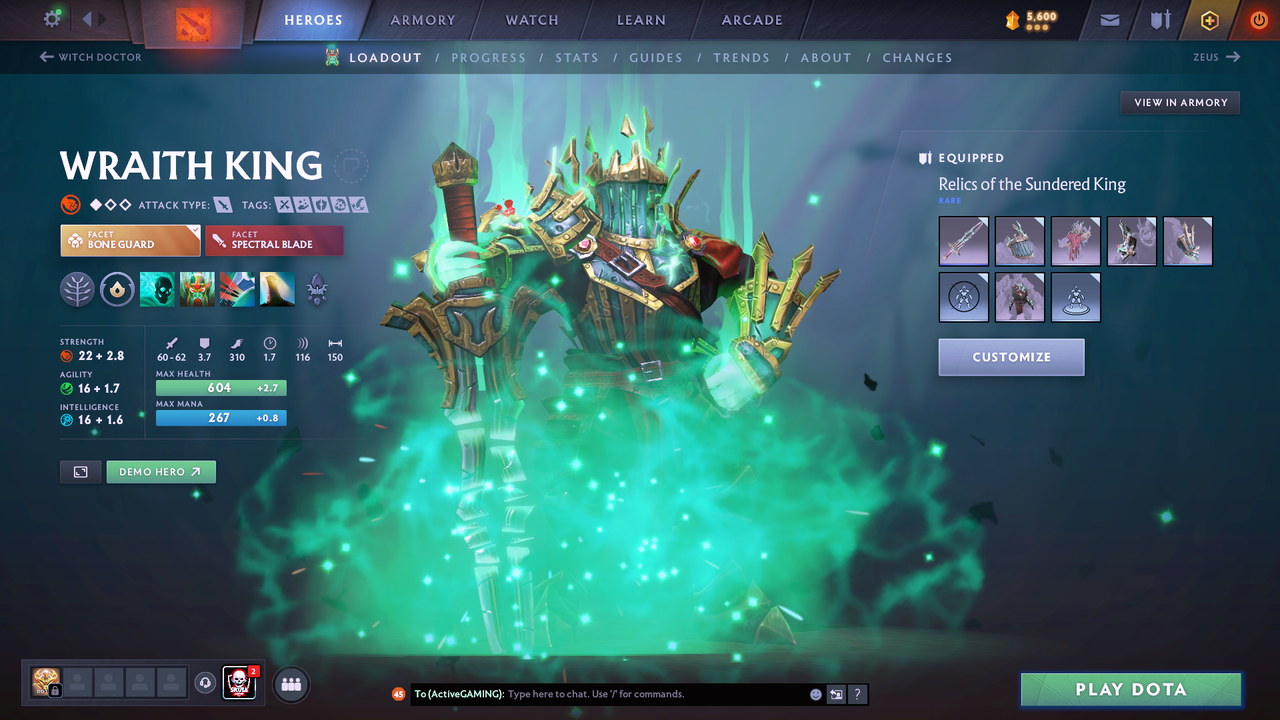Switch to the STATS tab

(x=577, y=57)
